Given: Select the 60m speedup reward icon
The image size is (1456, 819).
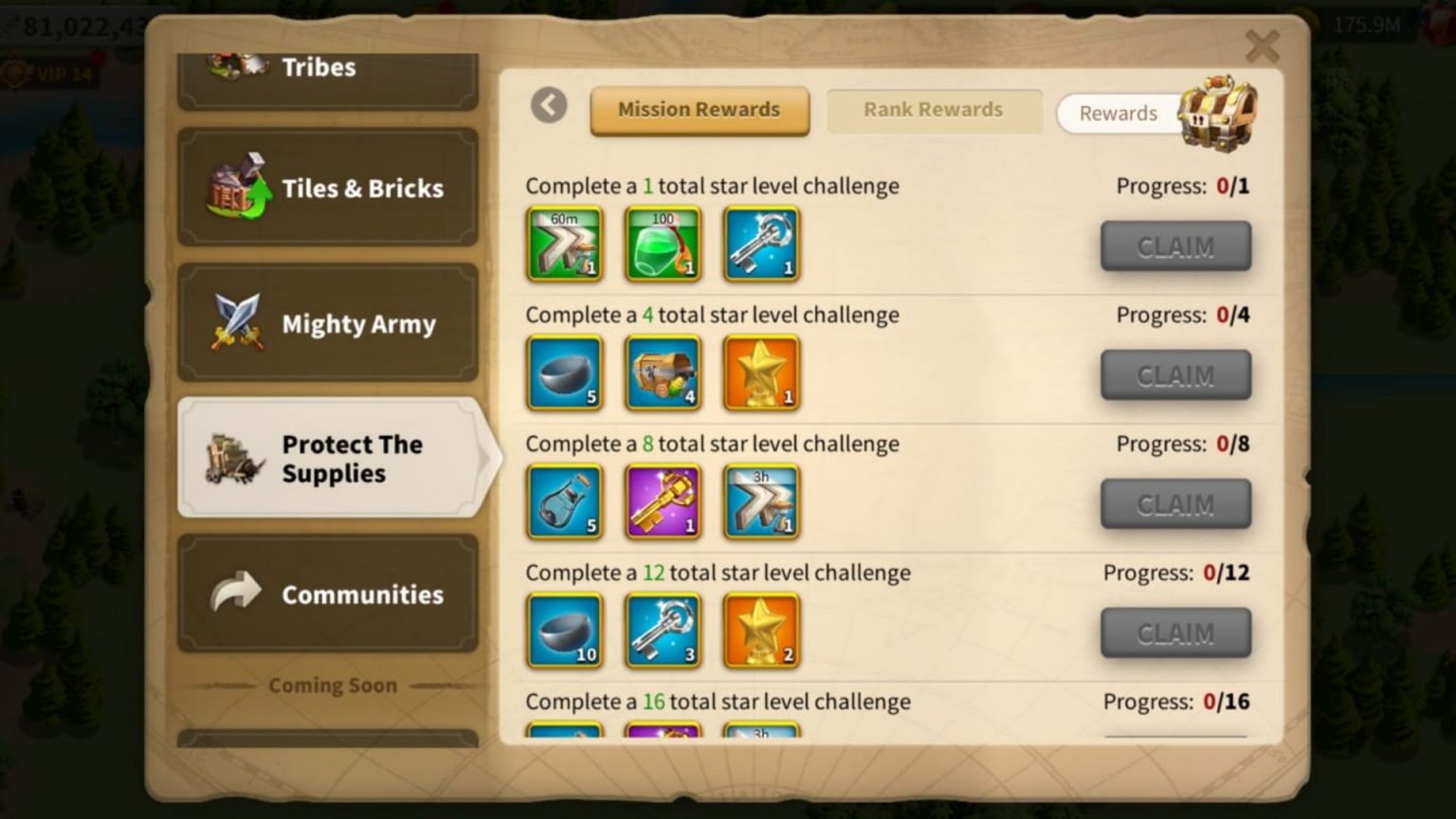Looking at the screenshot, I should (564, 245).
